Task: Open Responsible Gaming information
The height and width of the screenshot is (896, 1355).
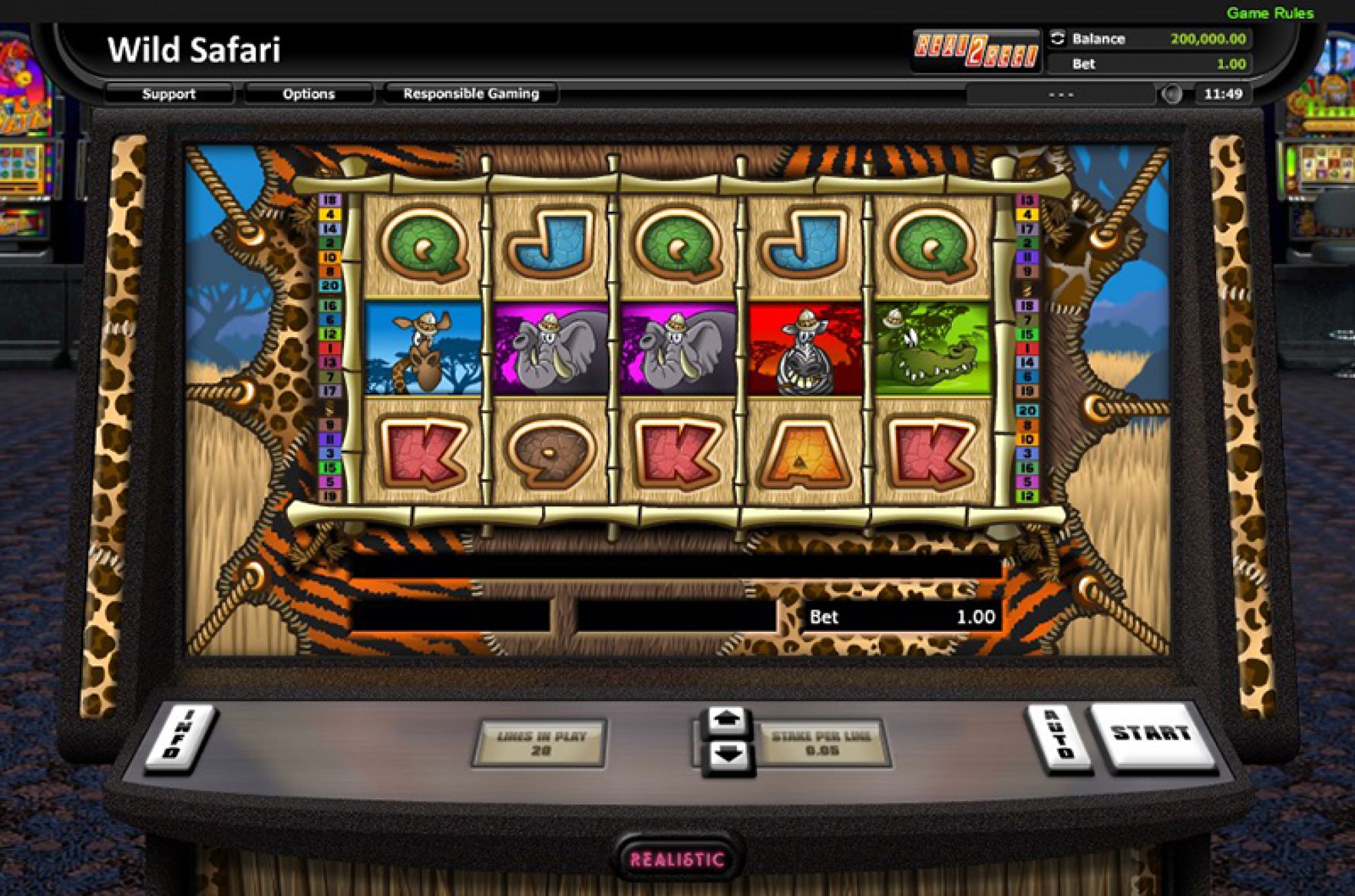Action: click(471, 94)
